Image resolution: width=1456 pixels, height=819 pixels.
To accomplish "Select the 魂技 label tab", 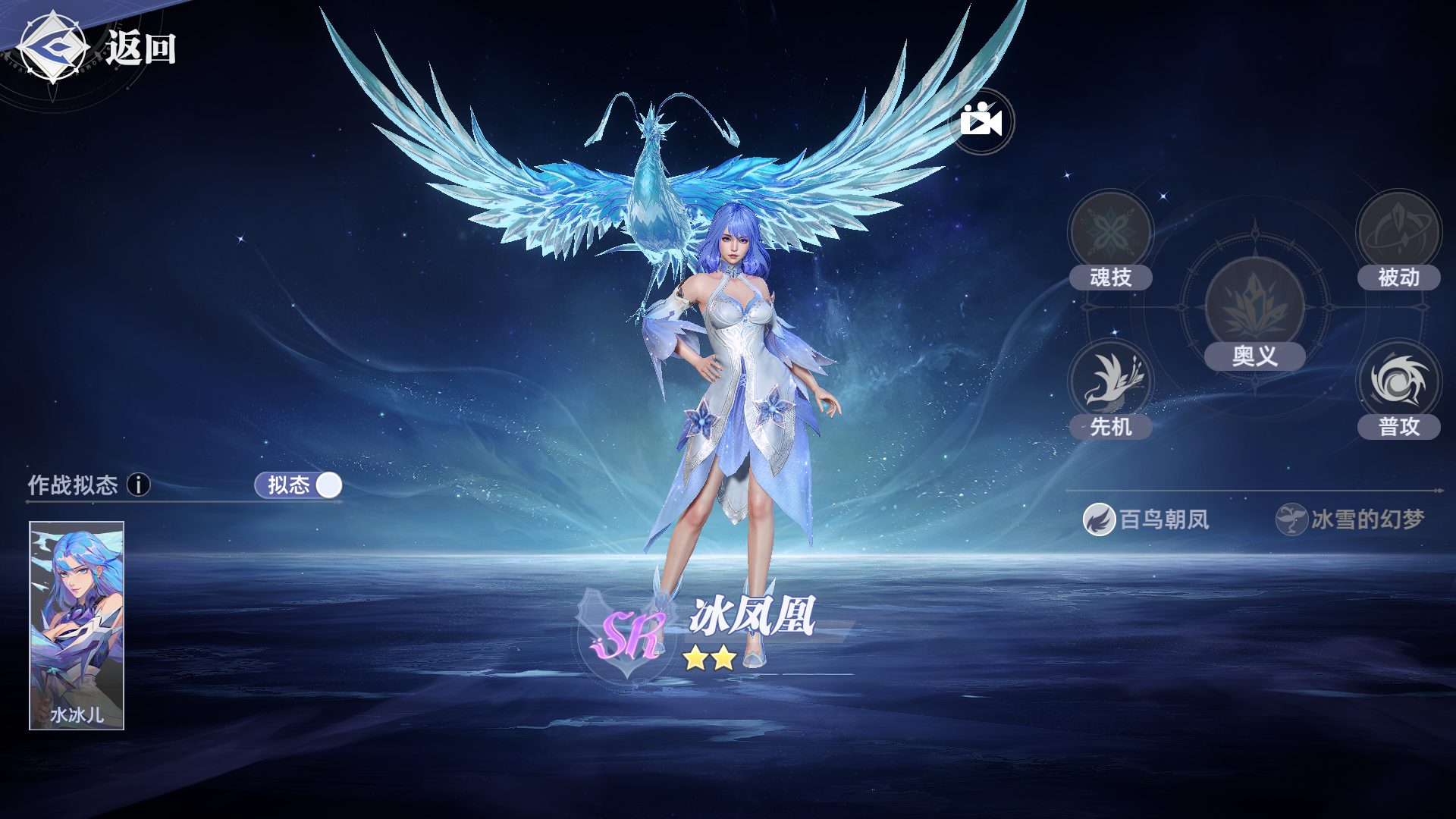I will pos(1110,278).
